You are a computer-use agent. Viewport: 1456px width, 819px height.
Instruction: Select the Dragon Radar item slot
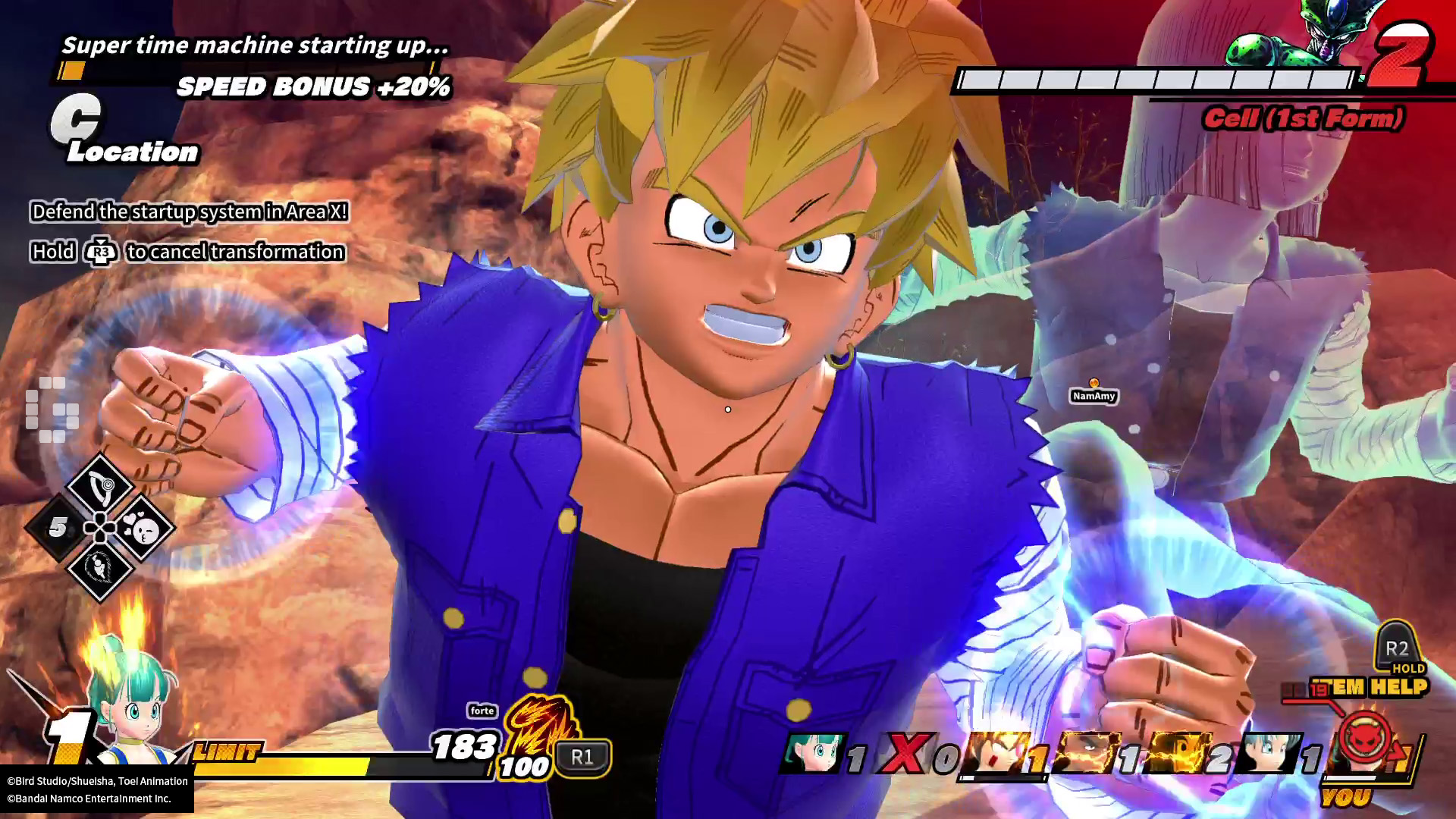[x=100, y=485]
